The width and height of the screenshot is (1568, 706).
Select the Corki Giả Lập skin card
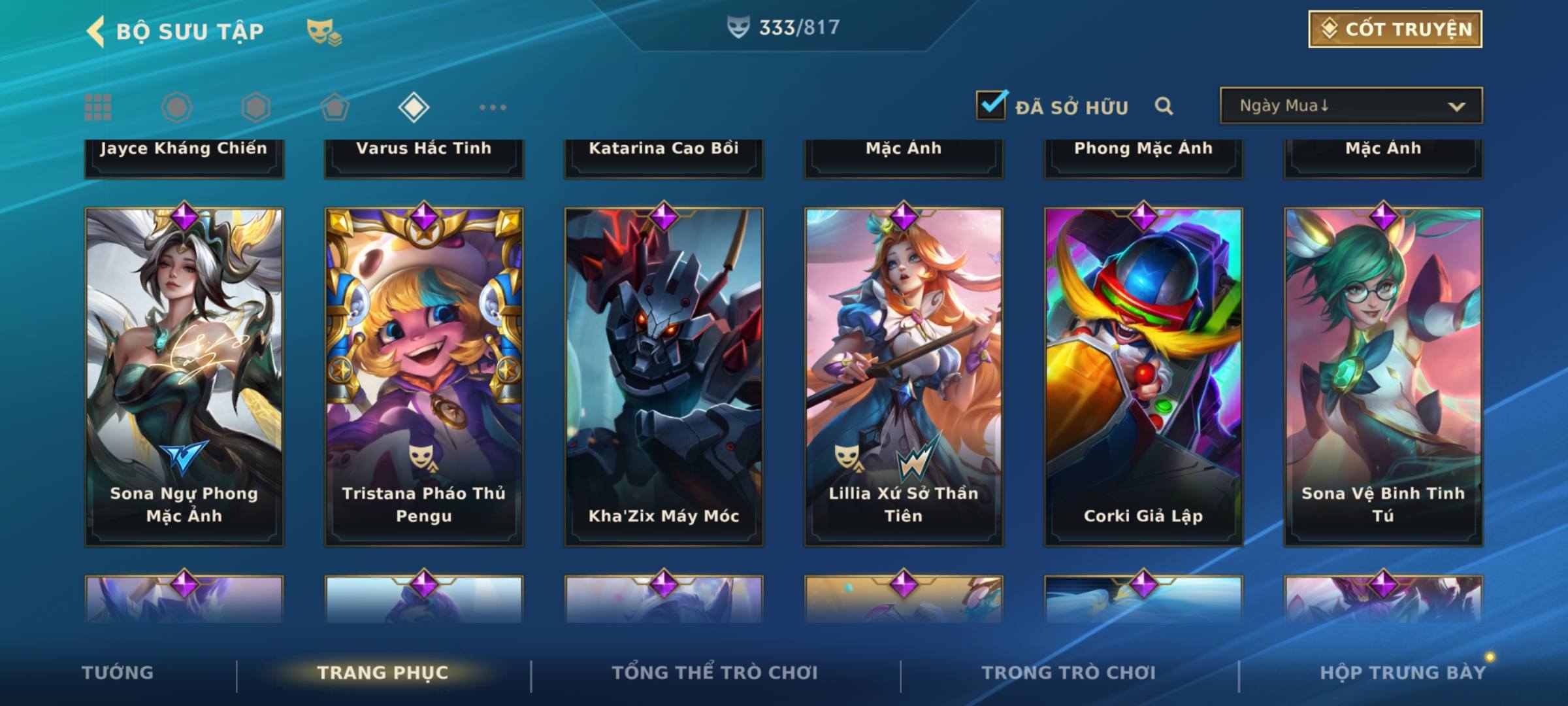point(1143,377)
